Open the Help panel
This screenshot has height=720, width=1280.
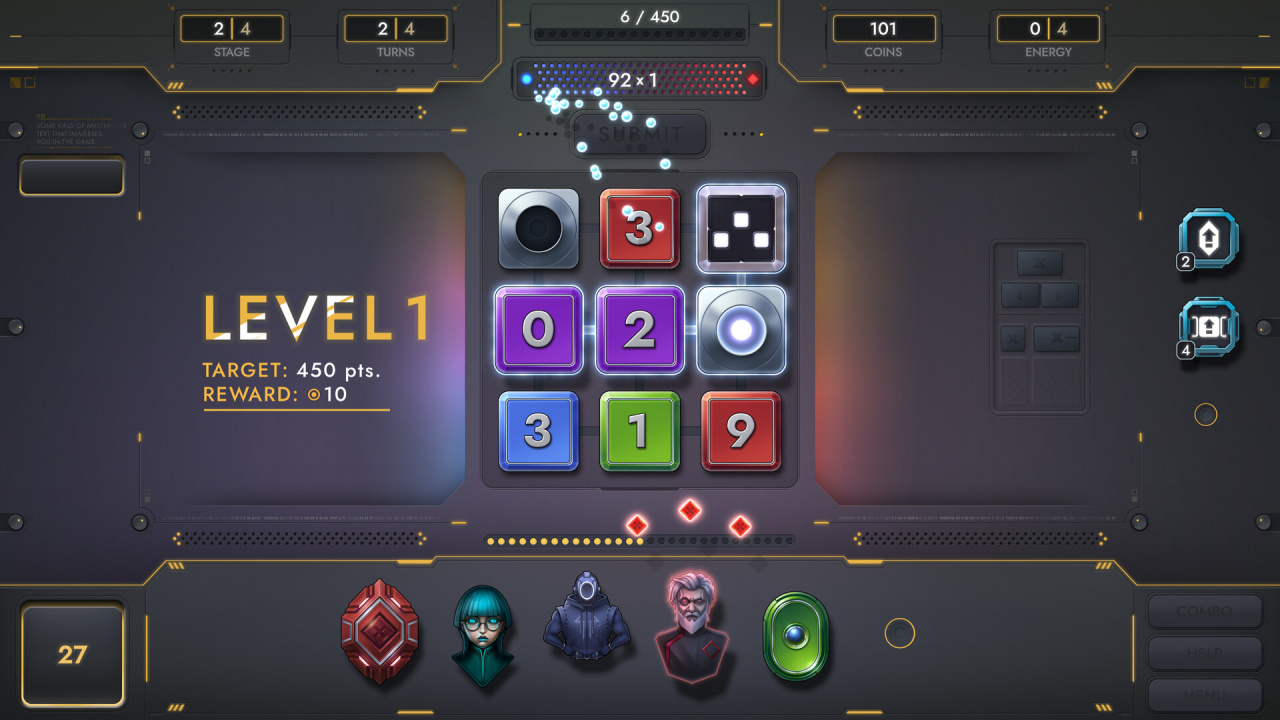point(1204,653)
